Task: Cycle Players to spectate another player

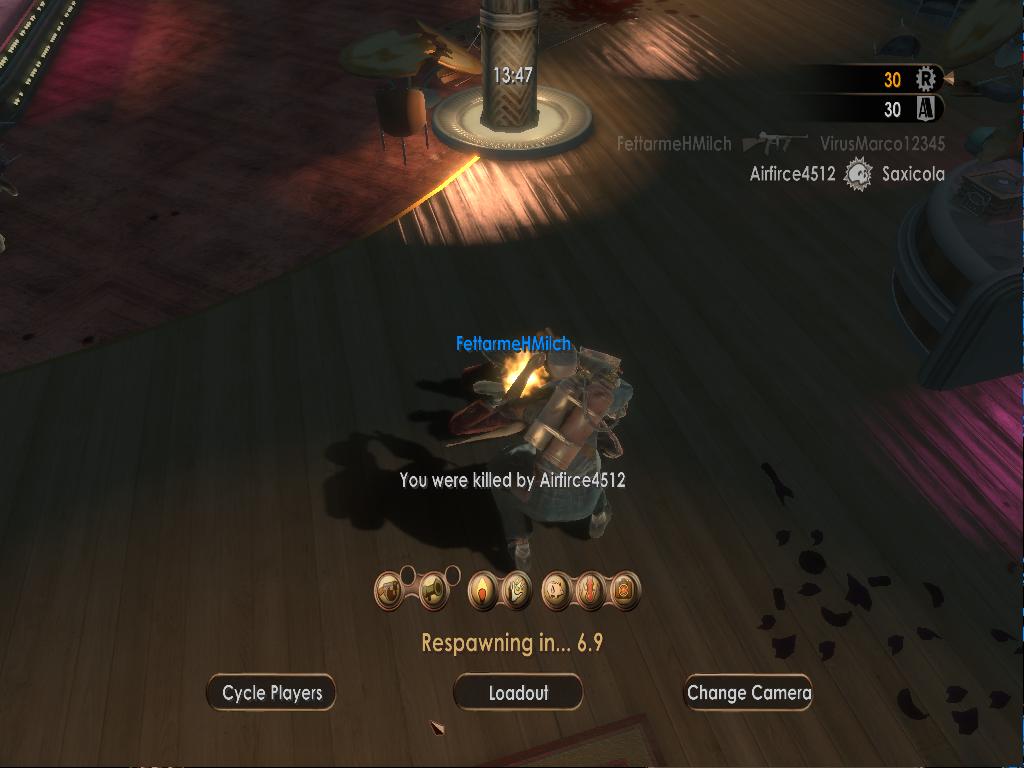Action: pos(272,693)
